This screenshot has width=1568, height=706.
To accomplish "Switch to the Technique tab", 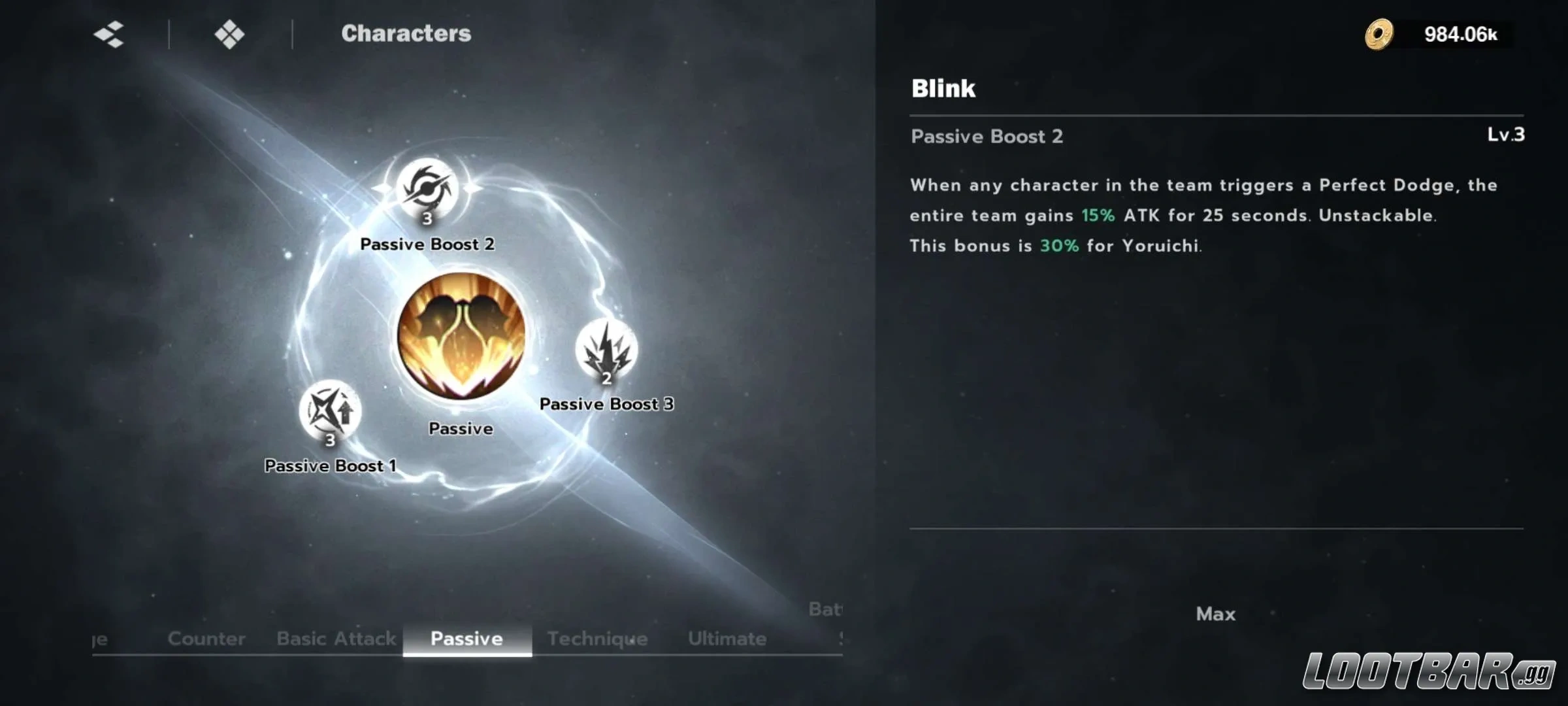I will [x=597, y=638].
